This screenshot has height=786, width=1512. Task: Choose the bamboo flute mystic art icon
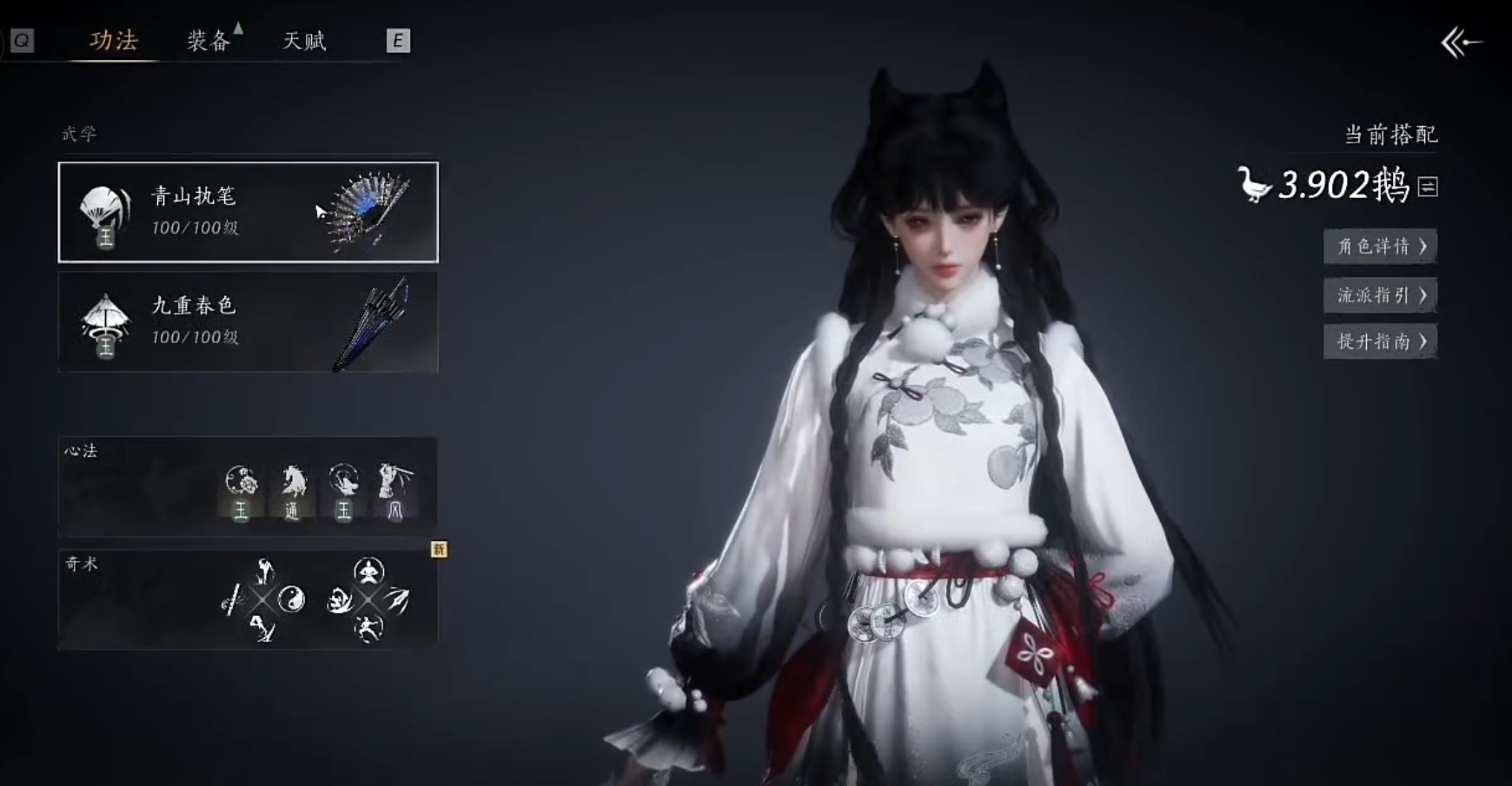point(231,598)
